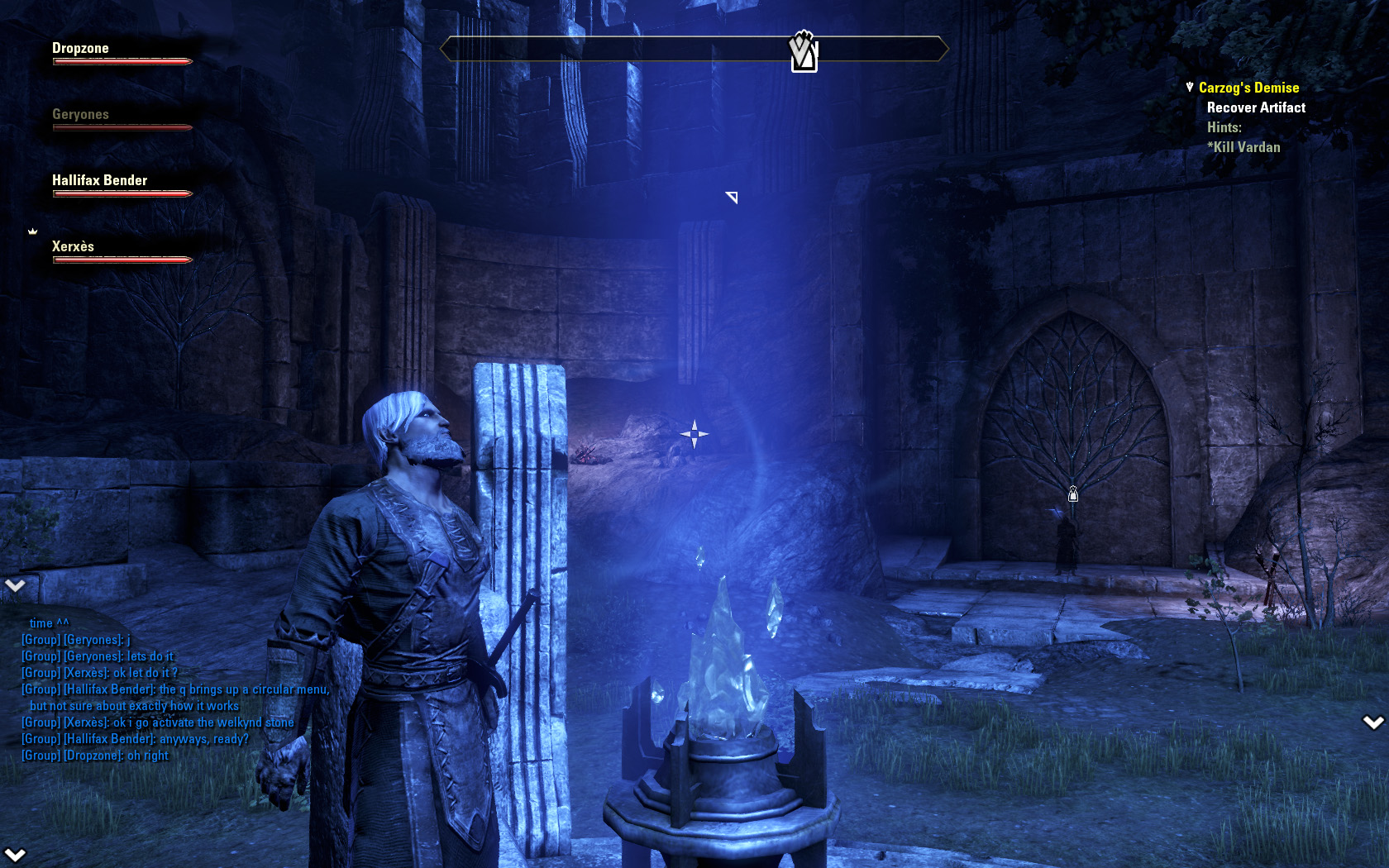Select group leader Xerxès' frame
Viewport: 1389px width, 868px height.
point(74,247)
